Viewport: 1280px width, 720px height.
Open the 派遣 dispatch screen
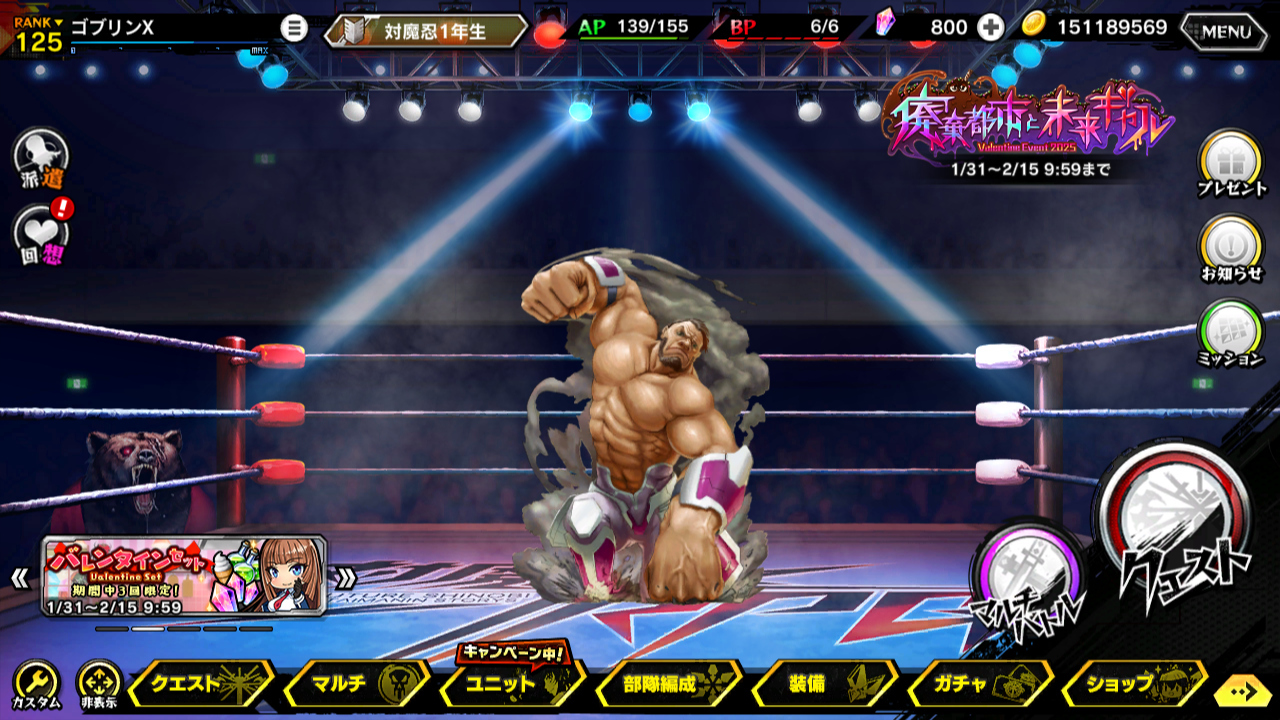(42, 158)
